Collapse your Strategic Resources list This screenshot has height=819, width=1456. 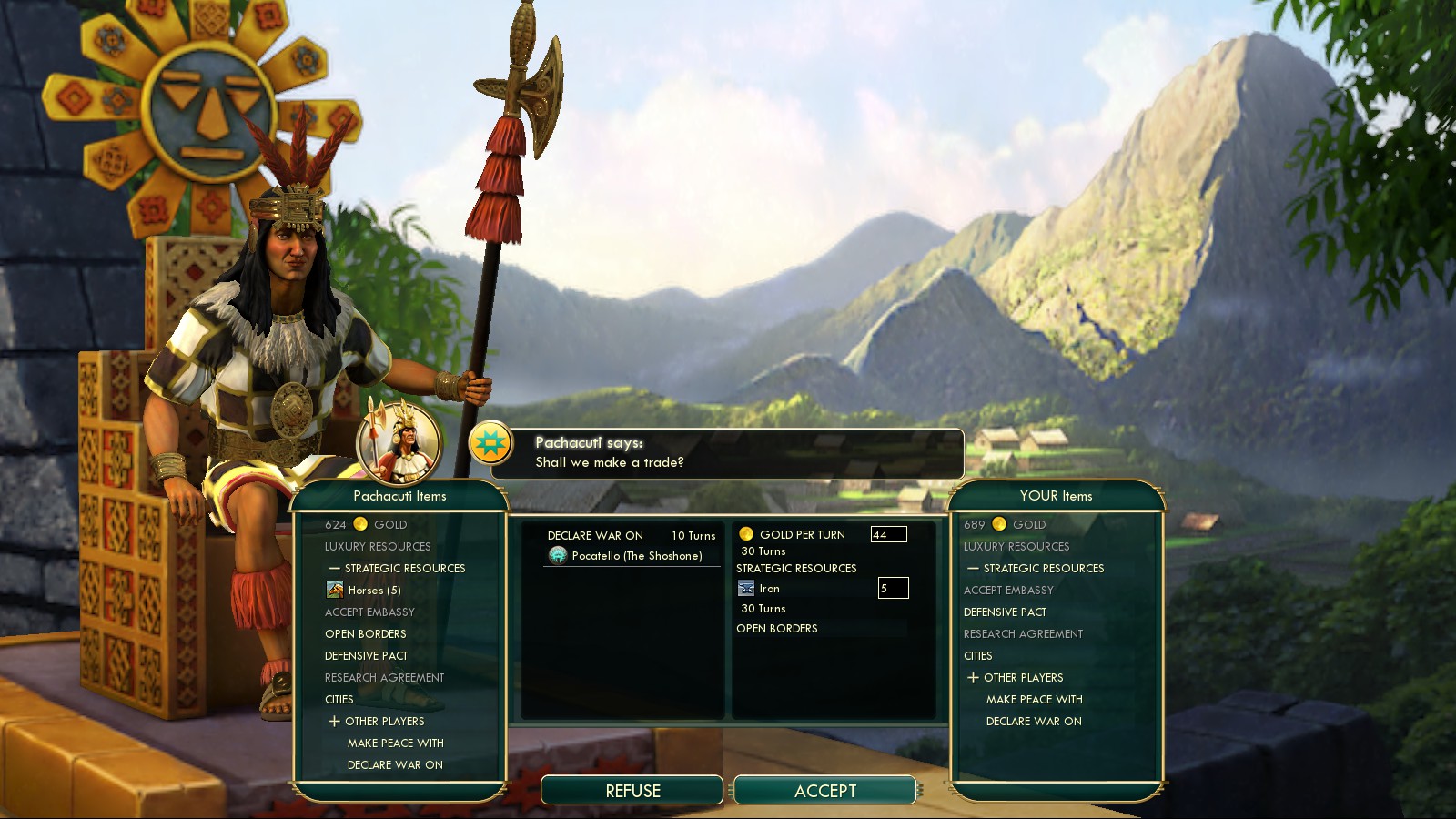click(x=973, y=569)
